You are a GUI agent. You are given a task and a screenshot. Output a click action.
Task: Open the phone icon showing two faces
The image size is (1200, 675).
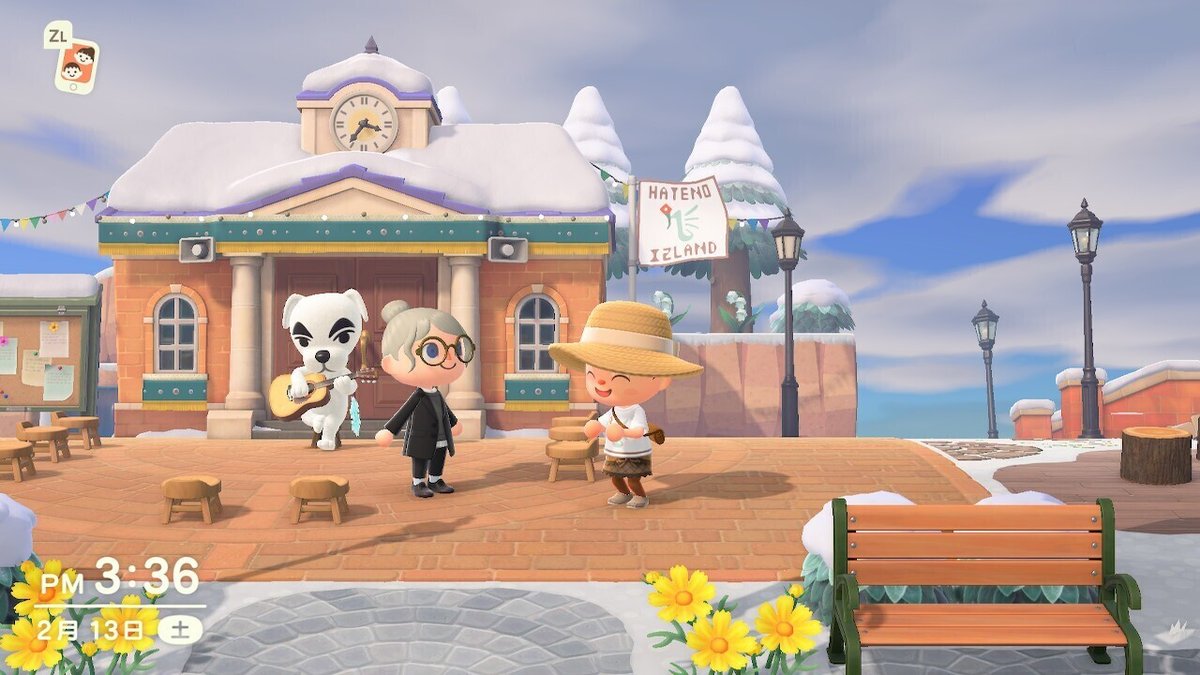[x=77, y=66]
